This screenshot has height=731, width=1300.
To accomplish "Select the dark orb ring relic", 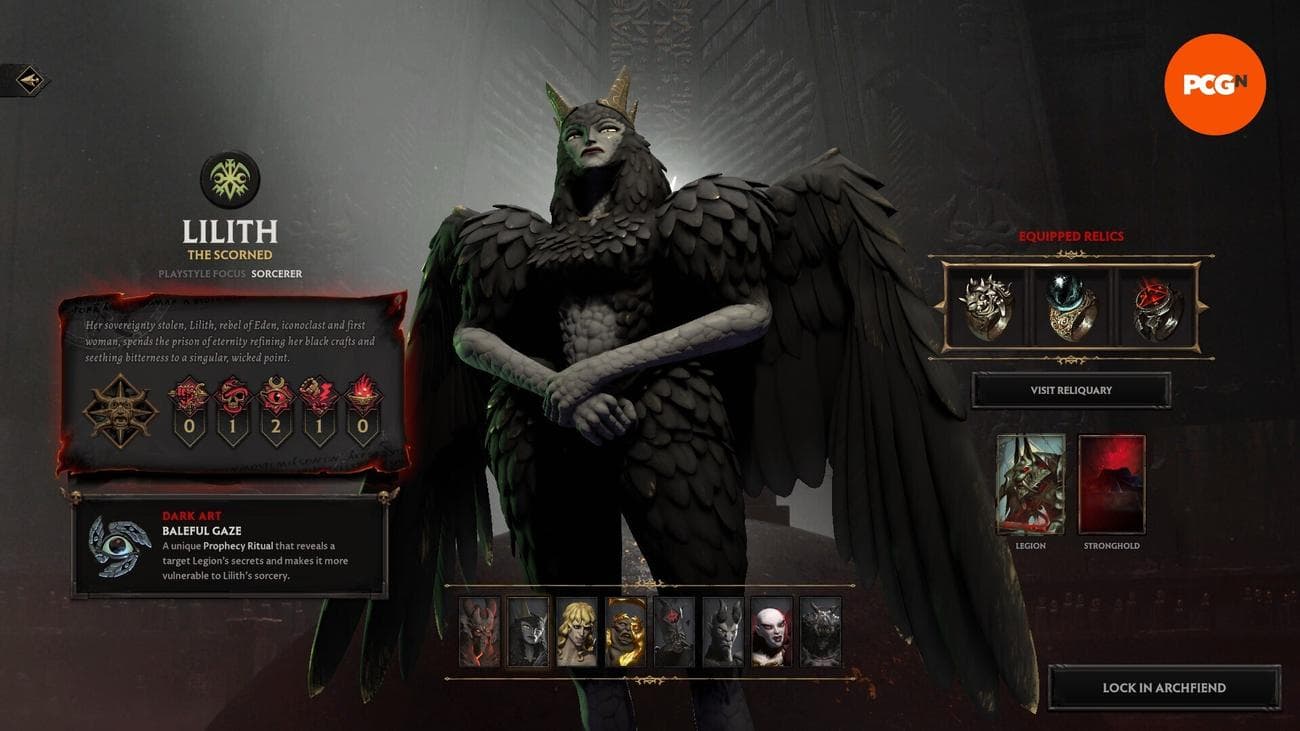I will tap(1071, 306).
